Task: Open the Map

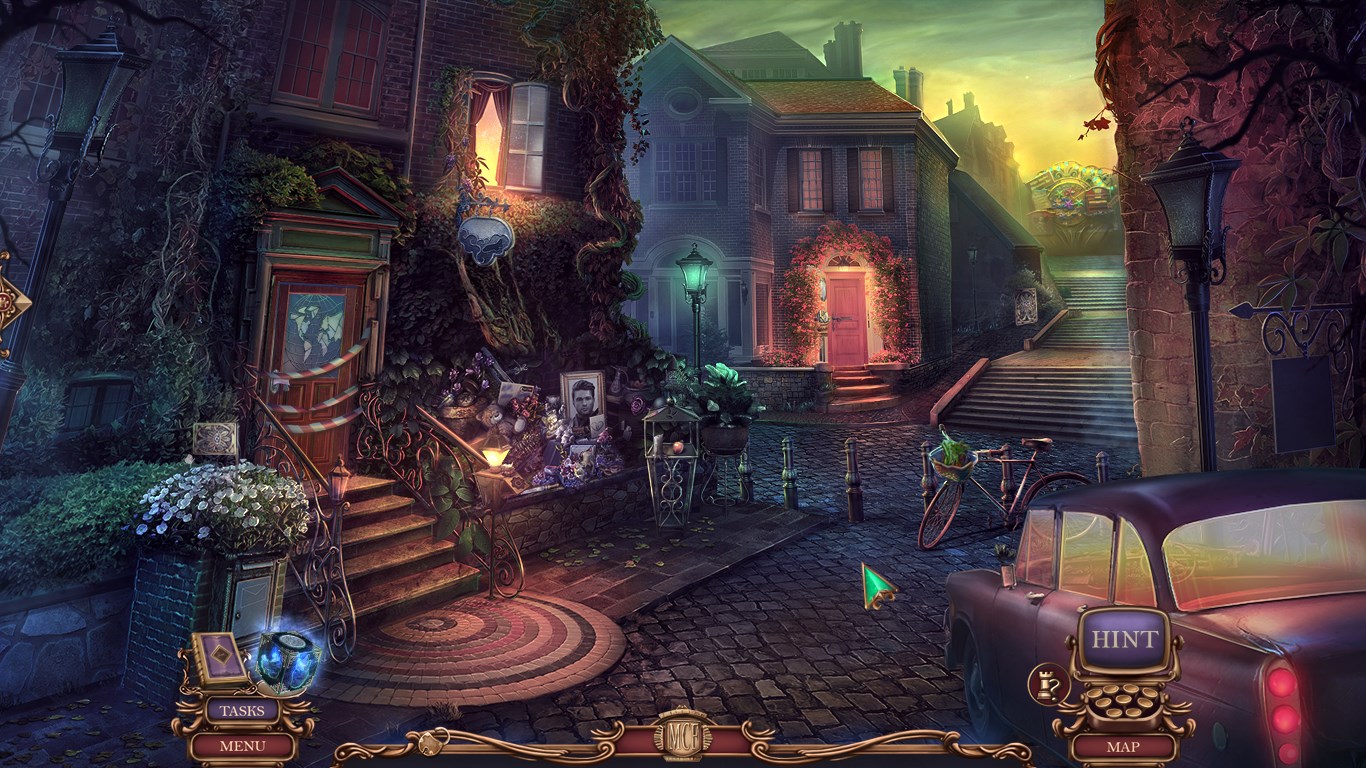Action: pos(1125,746)
